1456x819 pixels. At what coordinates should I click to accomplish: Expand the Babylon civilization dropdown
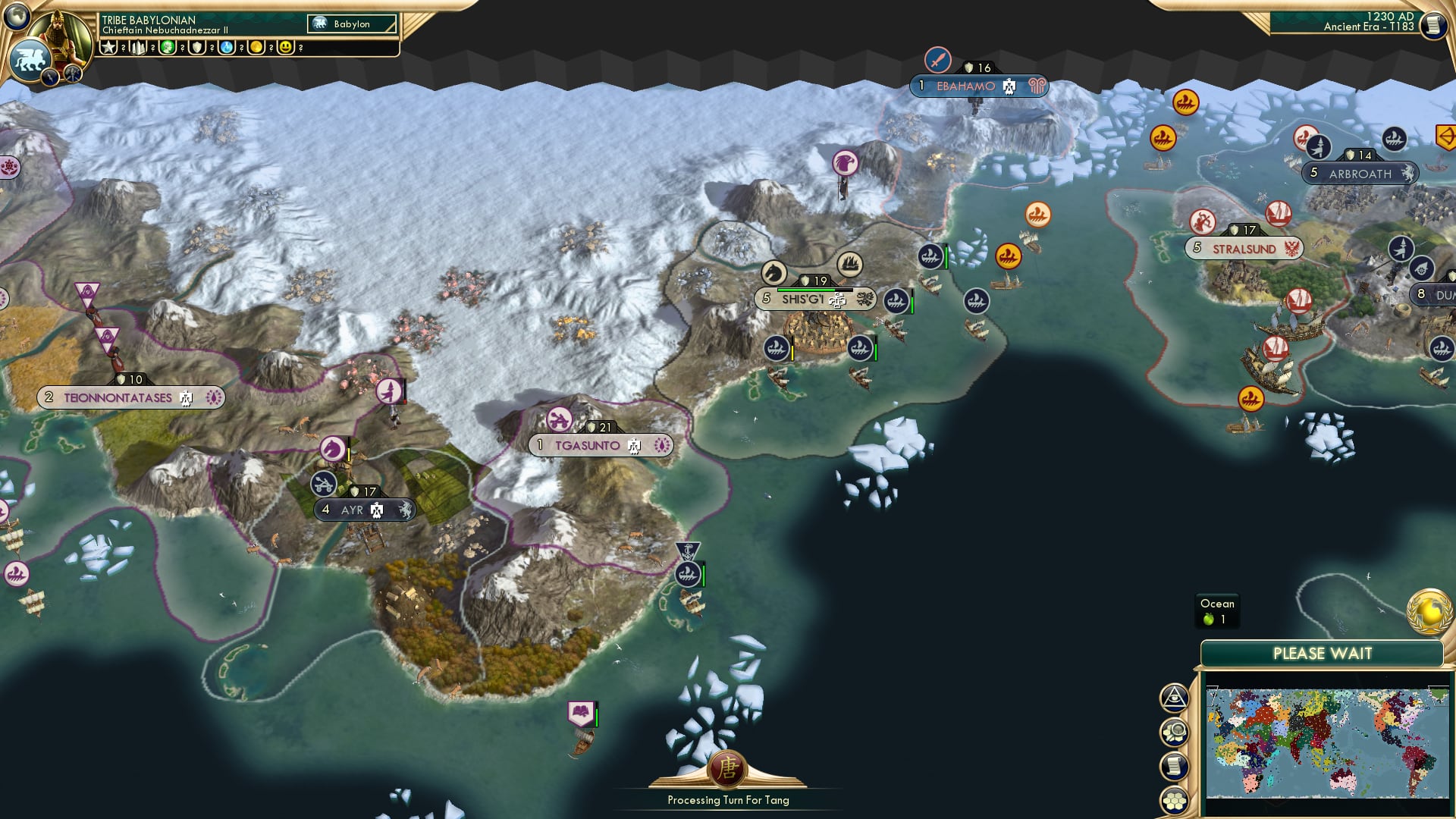[350, 24]
